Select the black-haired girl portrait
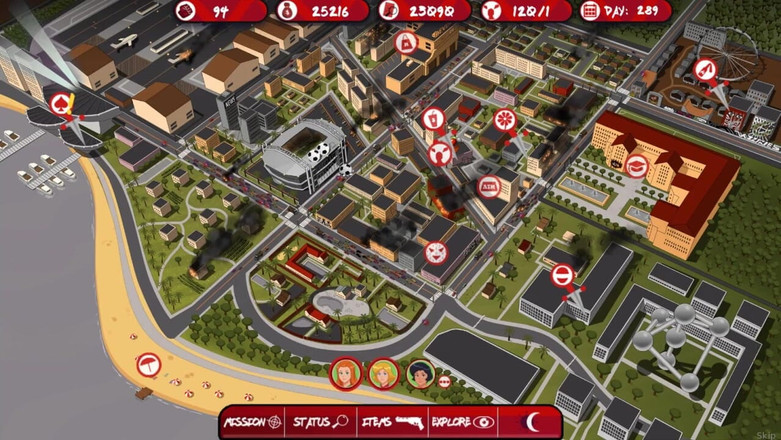This screenshot has width=781, height=440. click(x=420, y=372)
